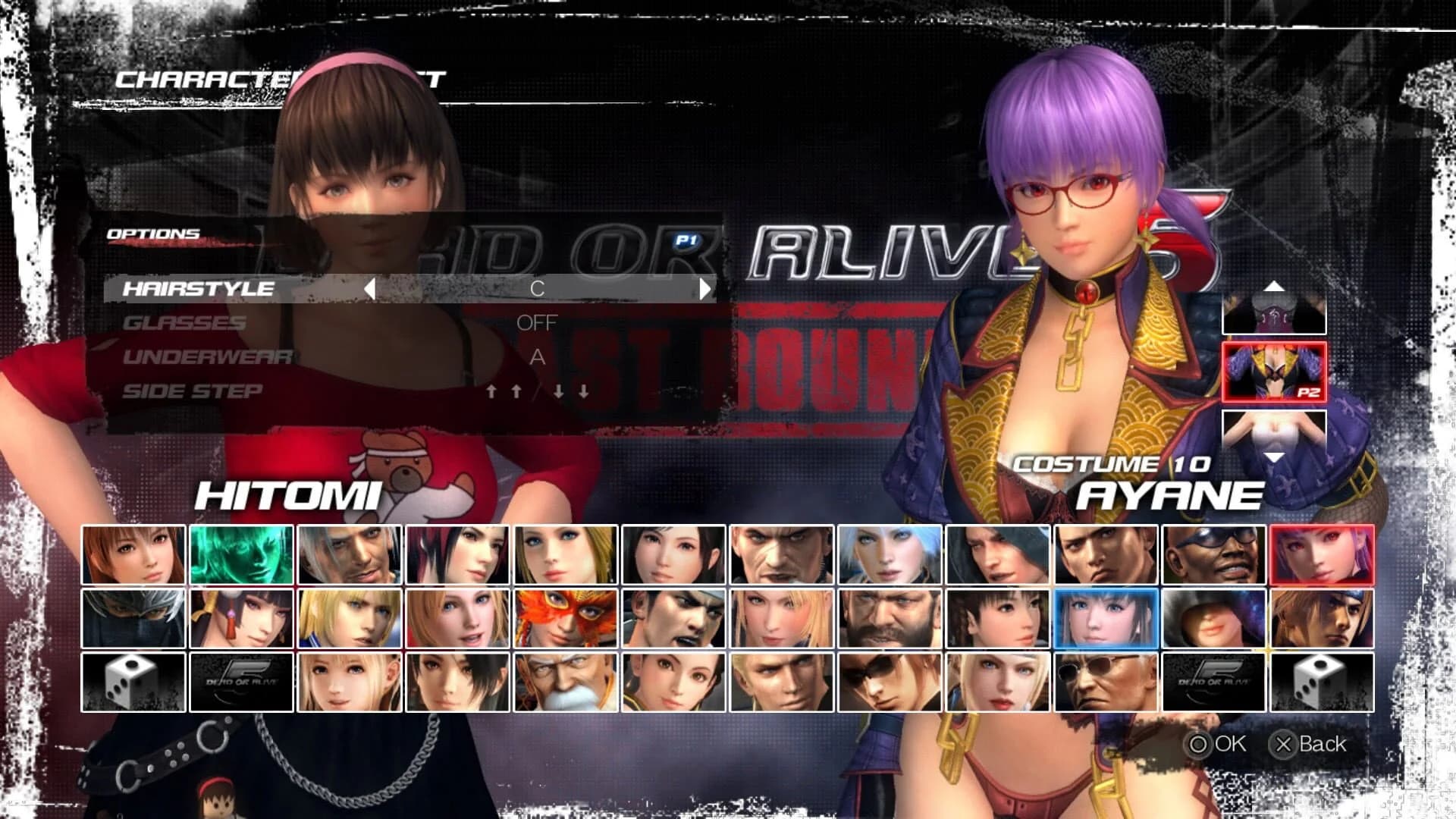Select the left DEAD OR ALIVE 5 logo tile

click(x=240, y=681)
